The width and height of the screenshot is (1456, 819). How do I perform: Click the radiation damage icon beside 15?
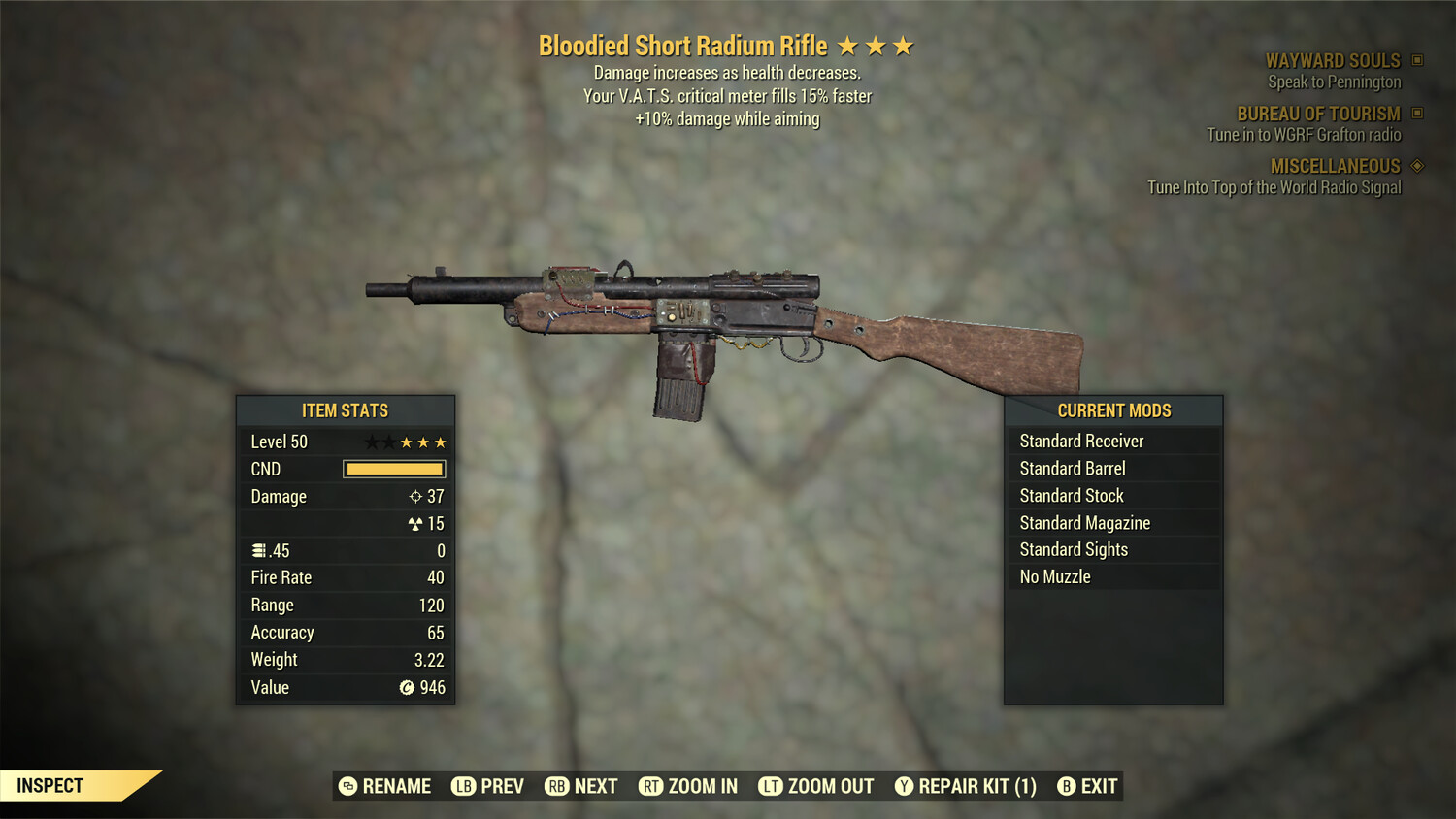(417, 523)
